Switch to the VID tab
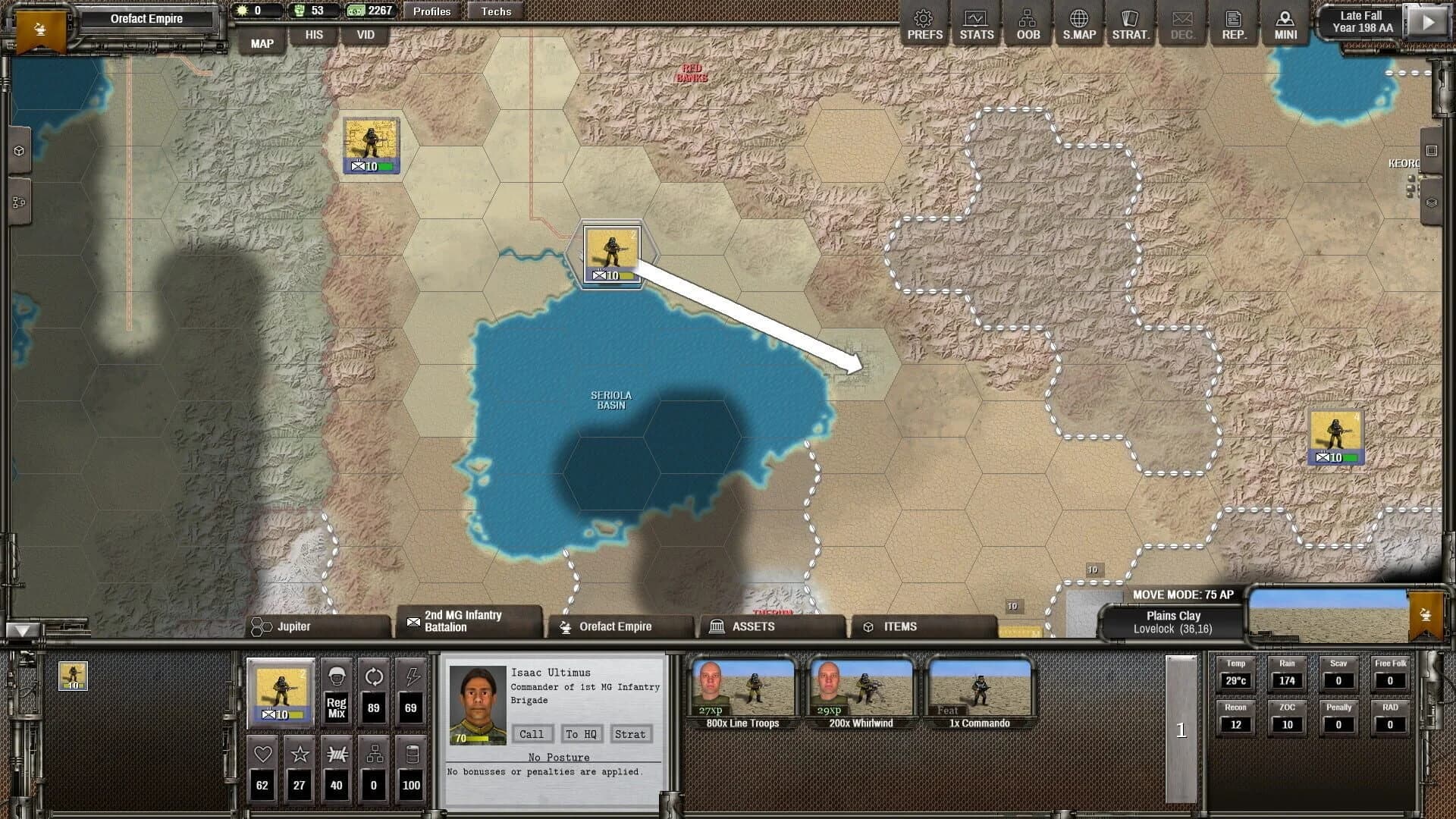Screen dimensions: 1456x819 (366, 34)
